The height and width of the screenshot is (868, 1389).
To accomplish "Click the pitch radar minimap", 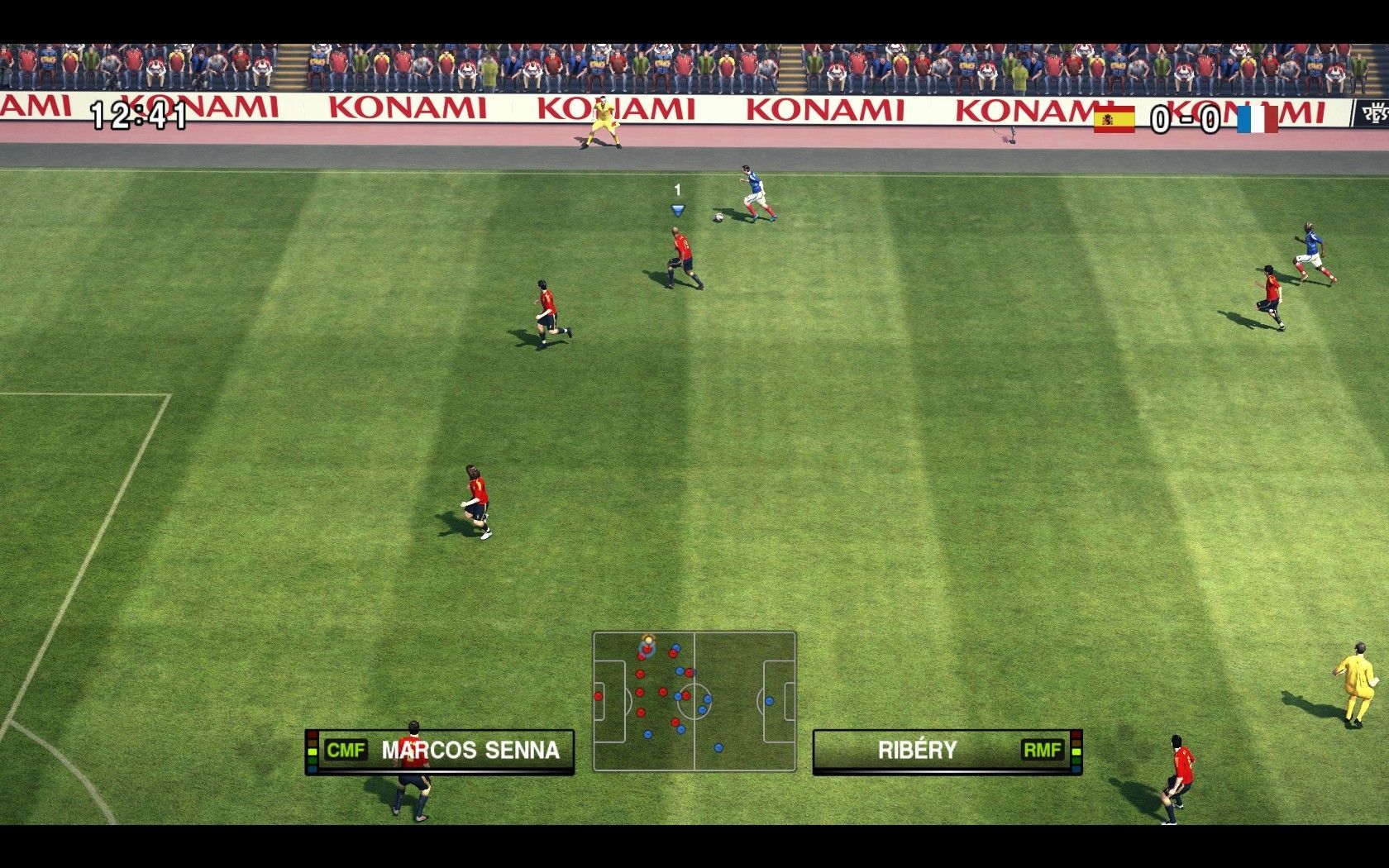I will [694, 701].
